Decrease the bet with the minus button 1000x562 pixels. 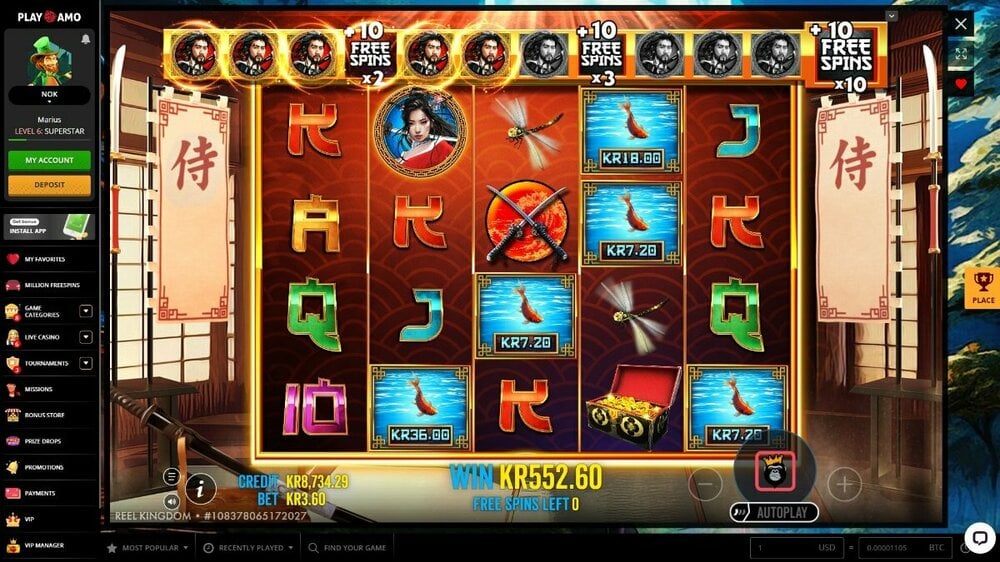coord(705,486)
